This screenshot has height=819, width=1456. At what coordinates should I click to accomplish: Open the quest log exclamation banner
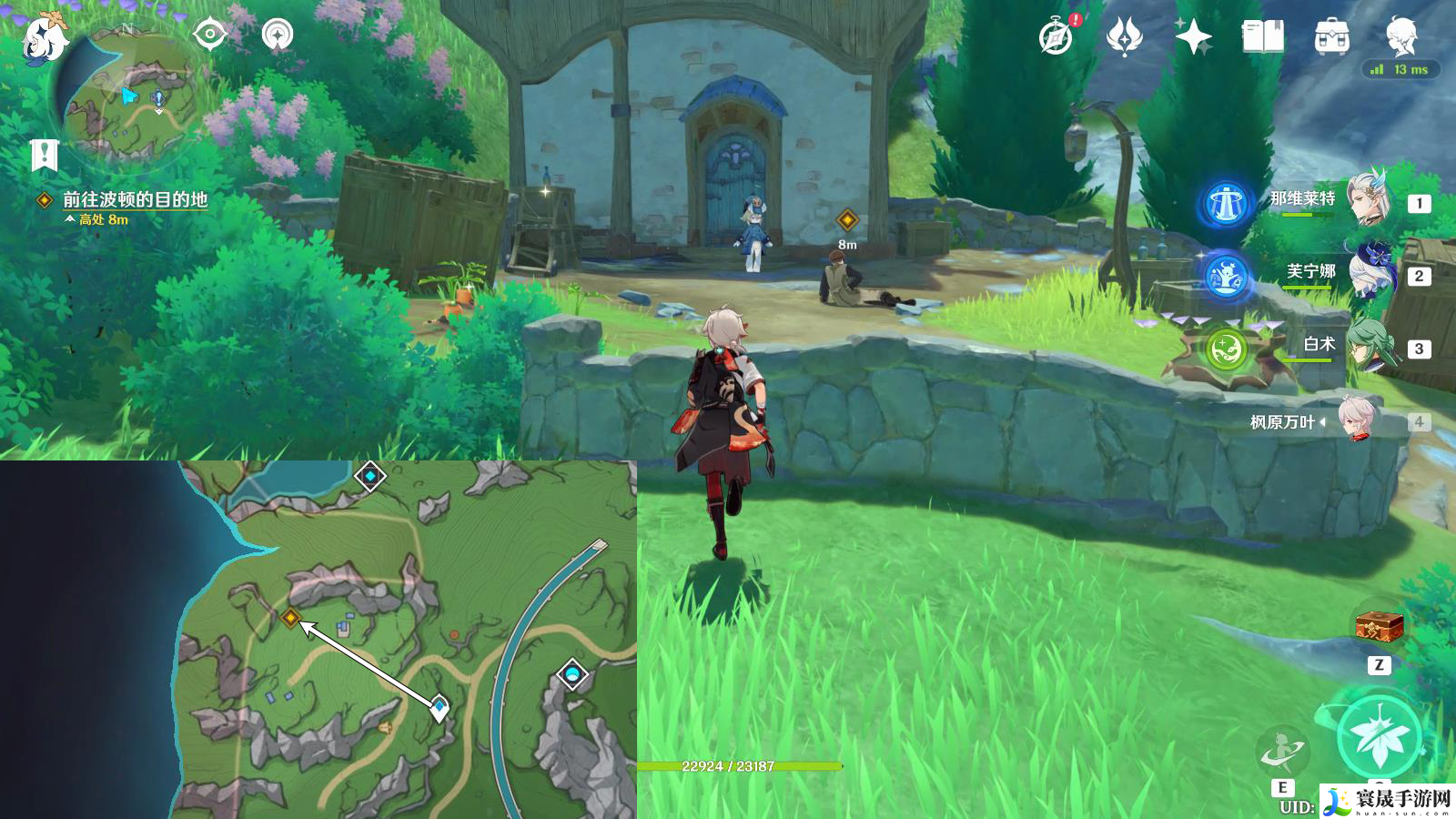coord(44,155)
